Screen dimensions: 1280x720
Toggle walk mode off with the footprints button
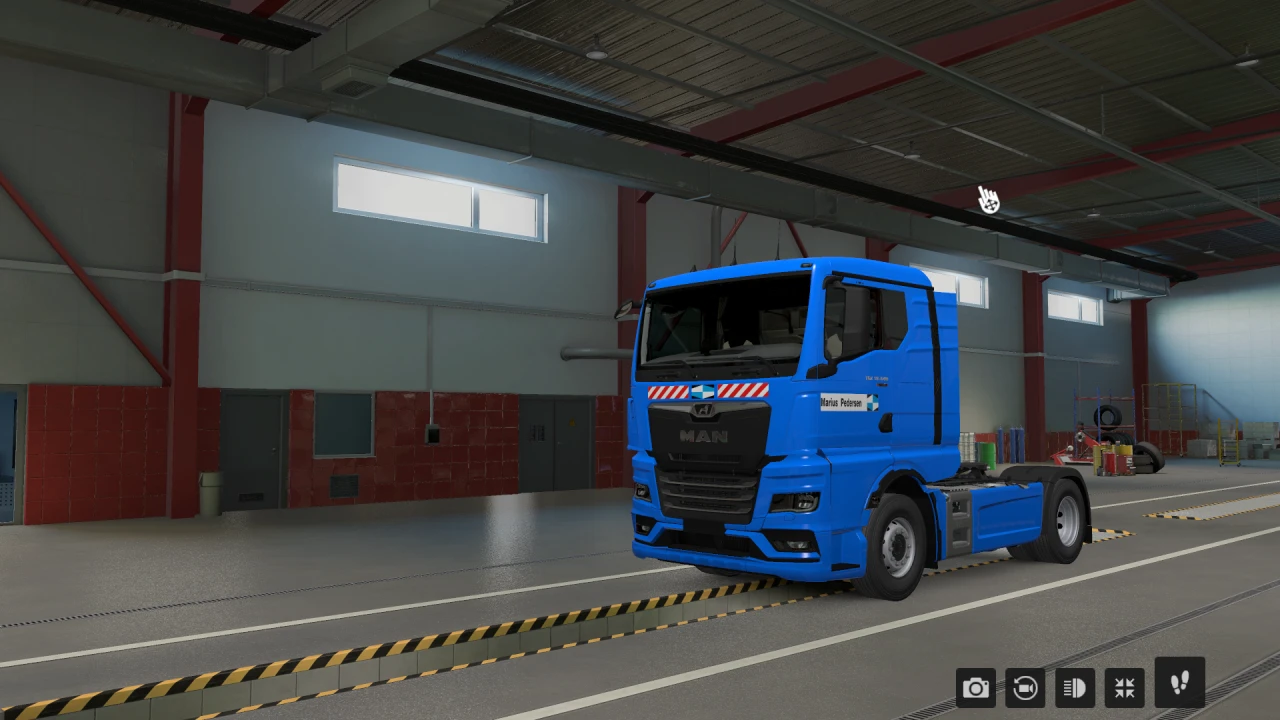[x=1180, y=688]
